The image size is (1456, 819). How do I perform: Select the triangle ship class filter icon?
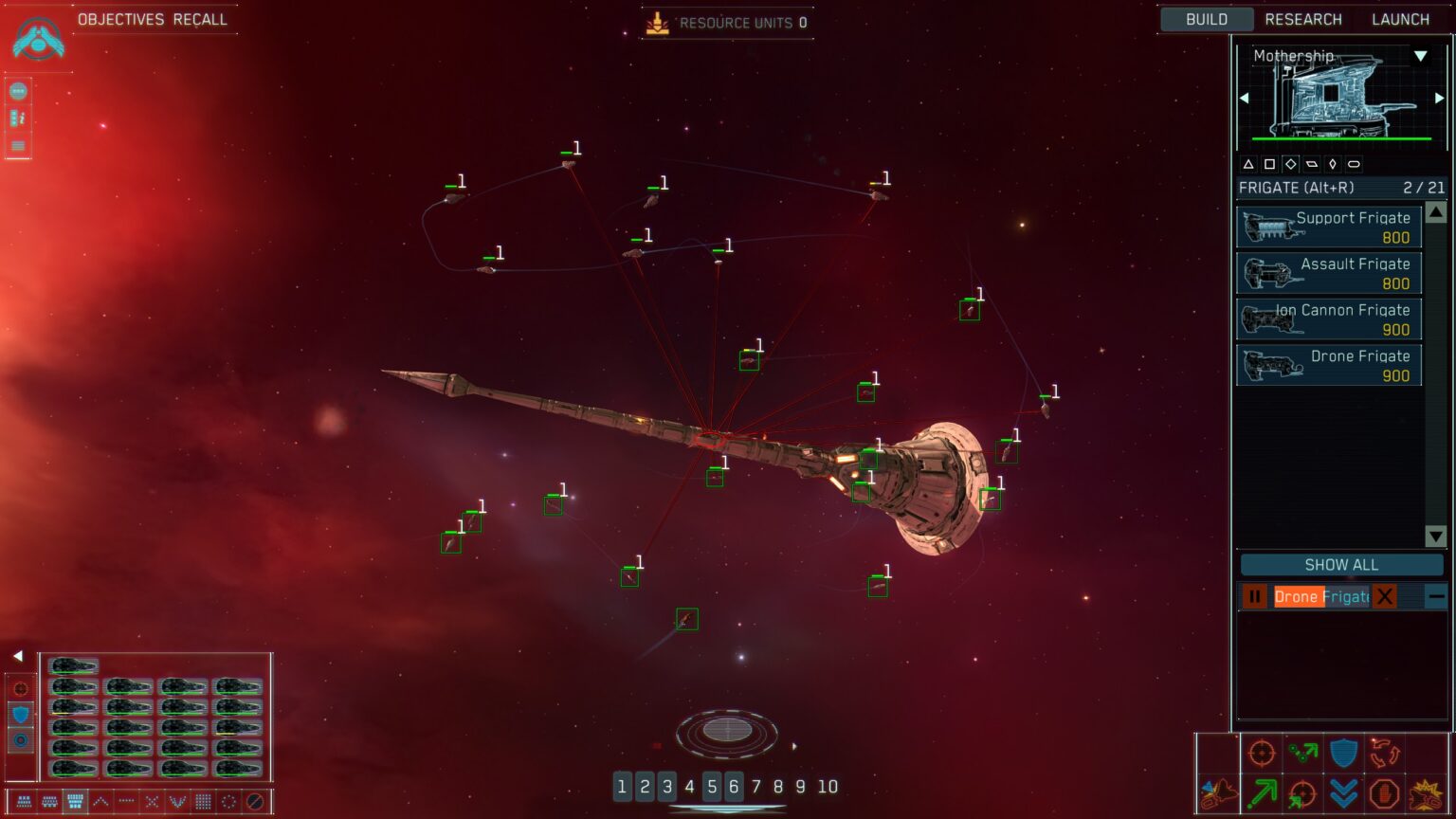[1247, 163]
